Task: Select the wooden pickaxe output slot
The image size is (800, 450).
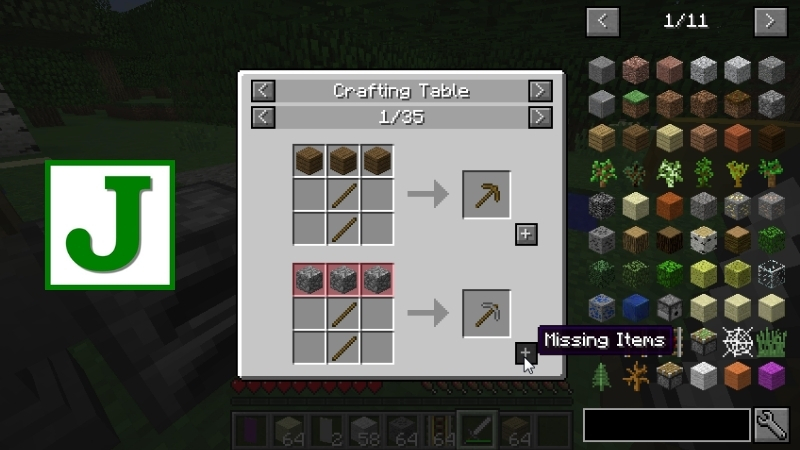Action: [x=486, y=194]
